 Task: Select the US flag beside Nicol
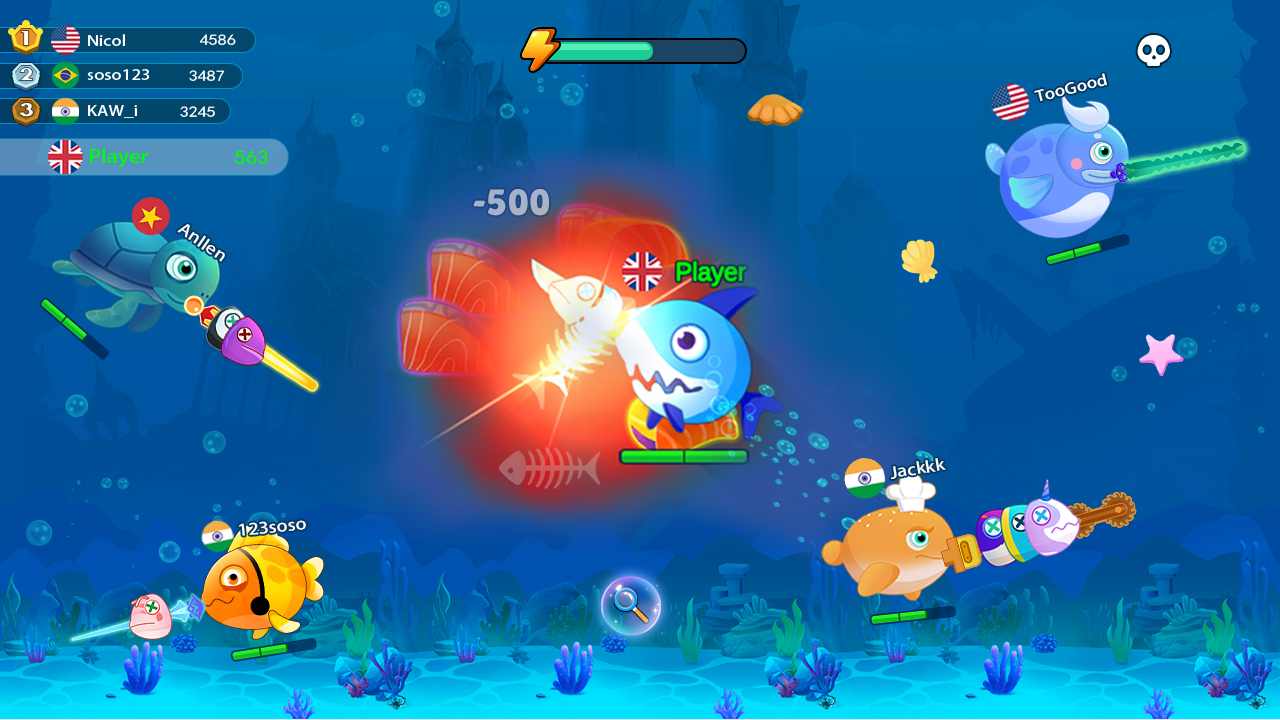(x=65, y=40)
